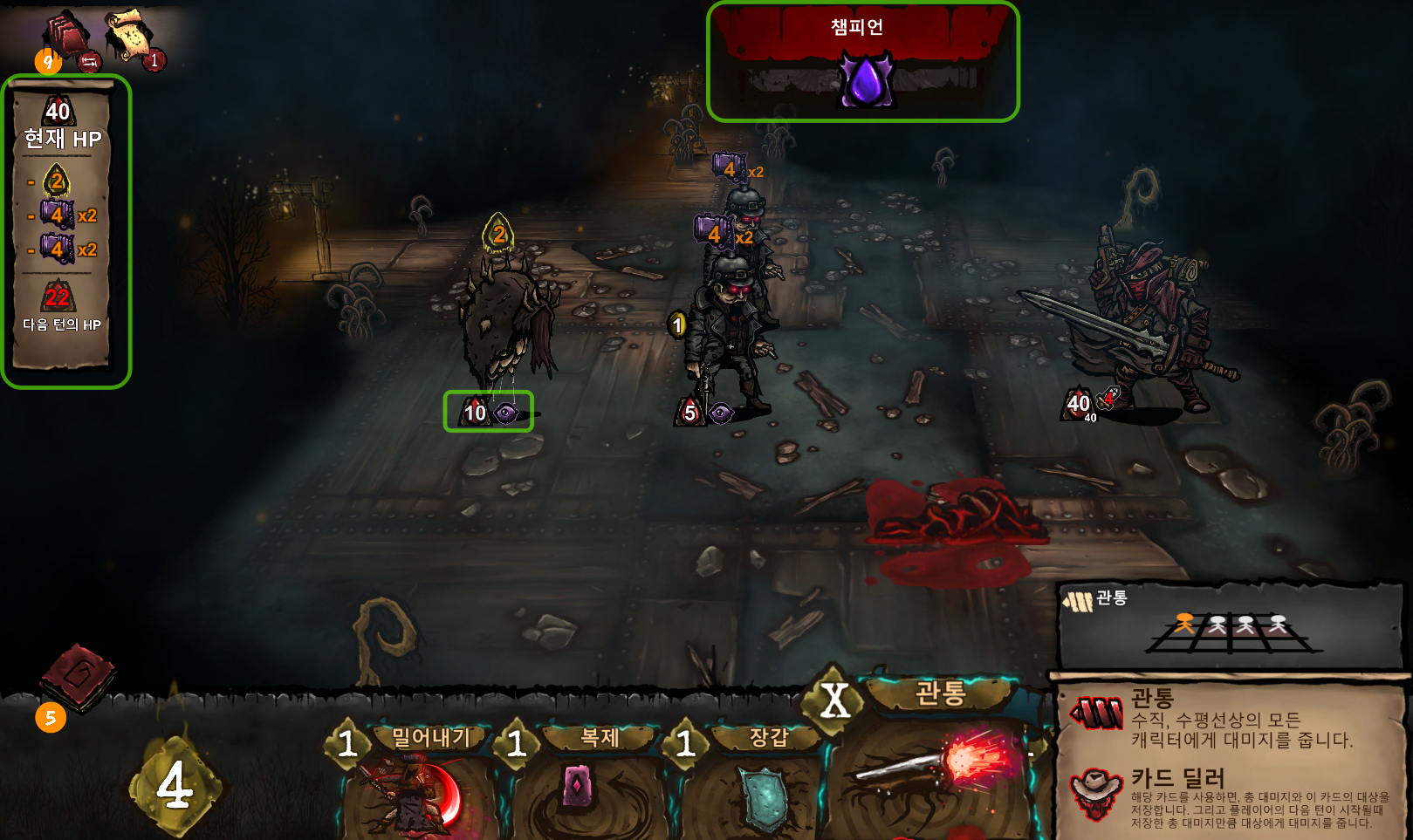This screenshot has height=840, width=1413.
Task: Open the red draw pile deck
Action: 66,35
